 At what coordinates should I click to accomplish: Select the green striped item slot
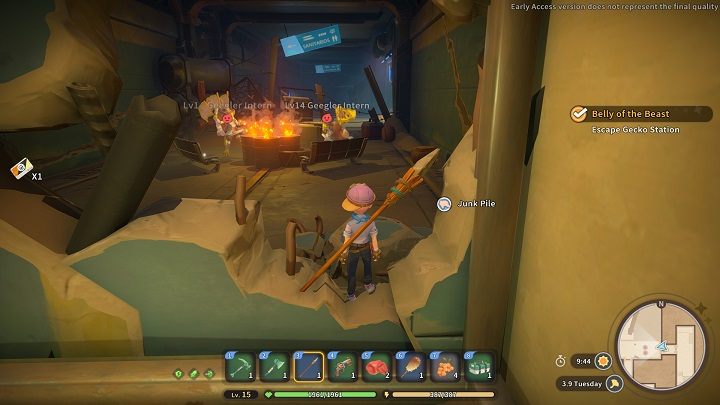click(478, 365)
